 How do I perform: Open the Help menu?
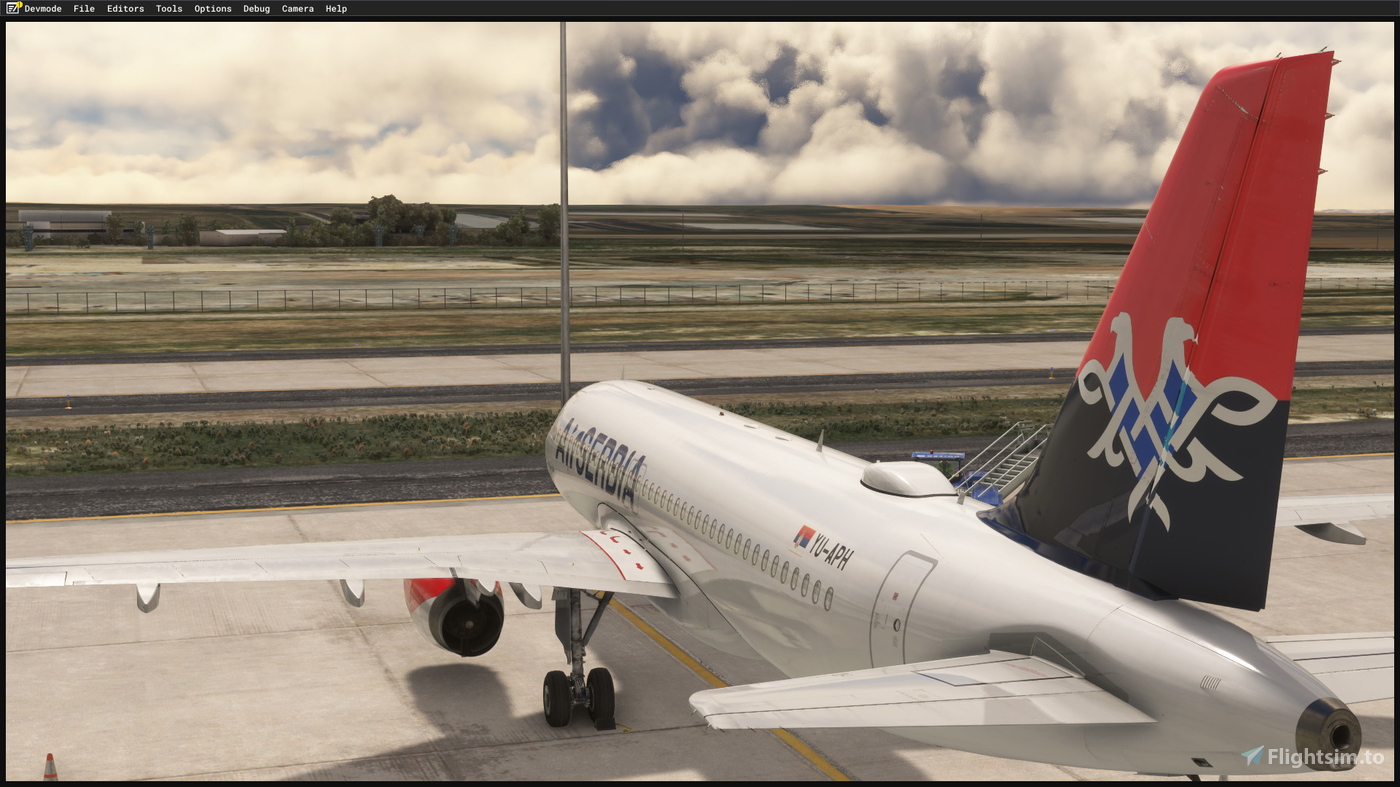coord(337,8)
